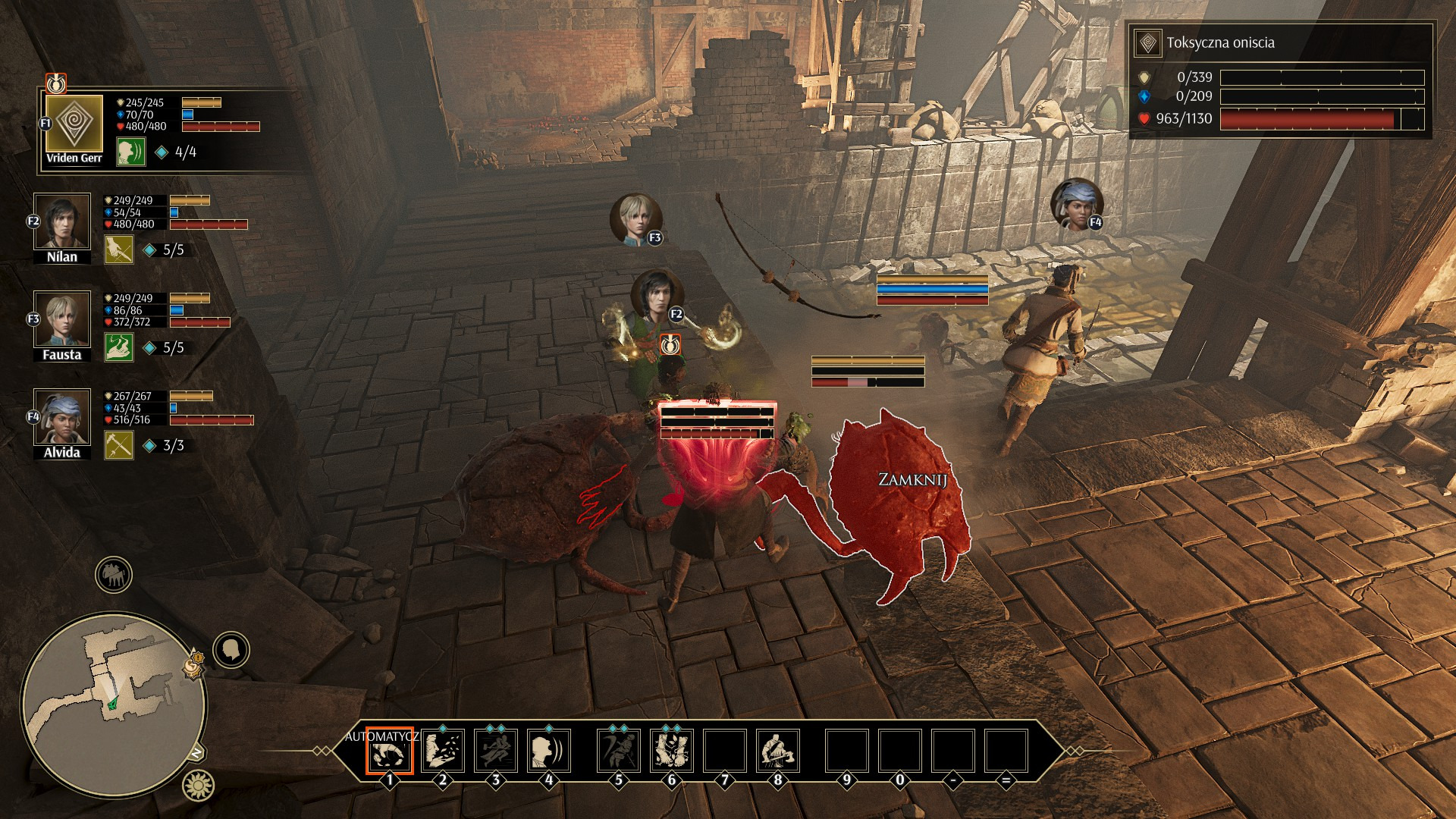Open the minimap

point(114,704)
